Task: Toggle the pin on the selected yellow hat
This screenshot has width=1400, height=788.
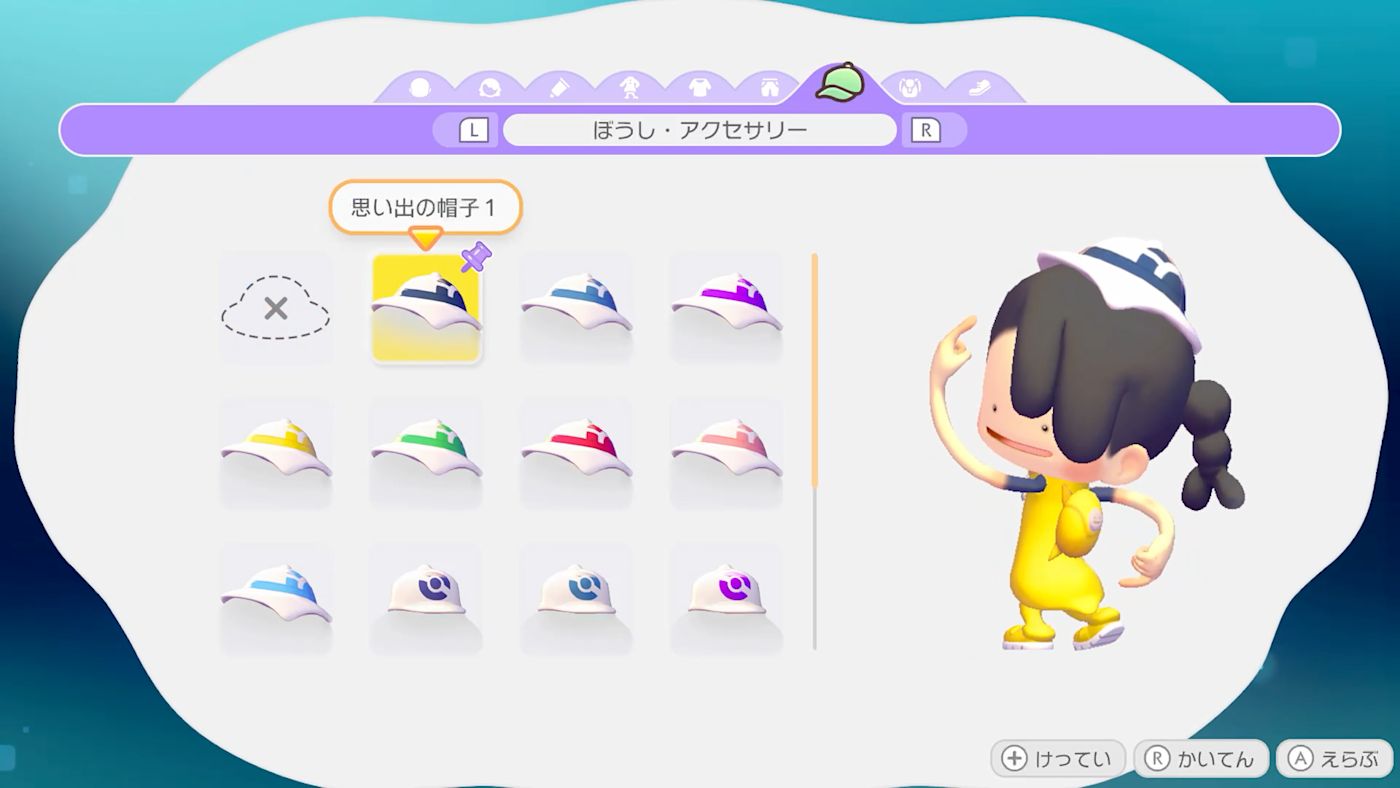Action: 477,258
